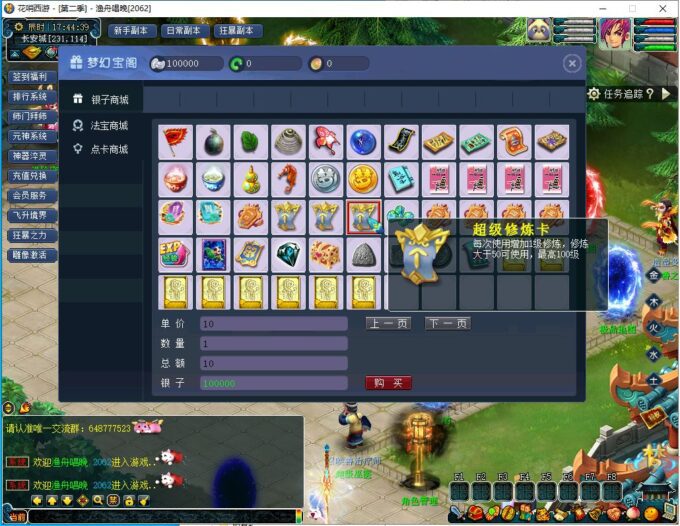Go to the next page with 下一页

tap(447, 323)
